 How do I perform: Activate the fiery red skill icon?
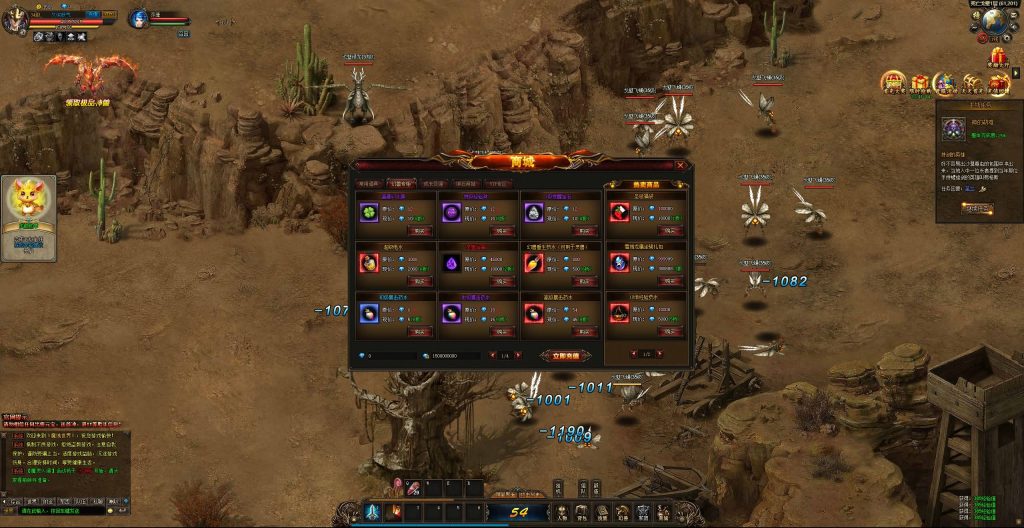tap(395, 512)
